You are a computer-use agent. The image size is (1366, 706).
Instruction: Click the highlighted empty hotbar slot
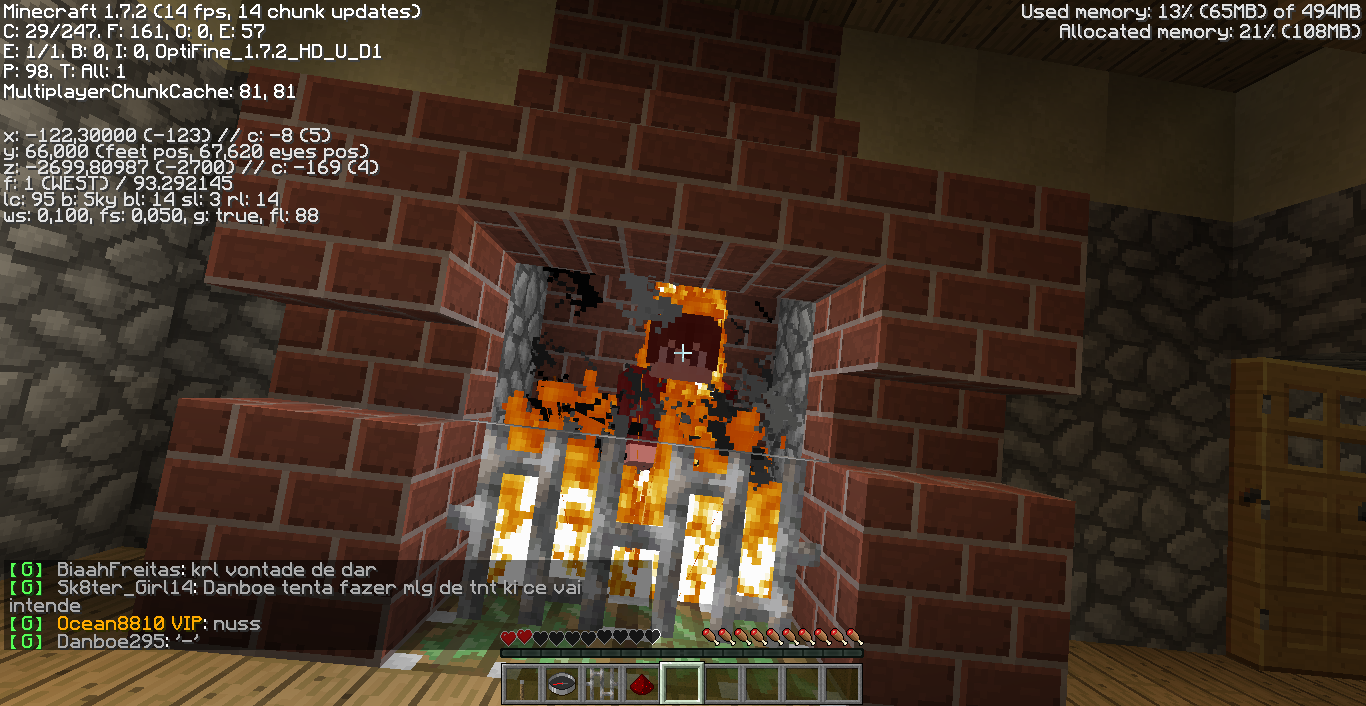681,684
